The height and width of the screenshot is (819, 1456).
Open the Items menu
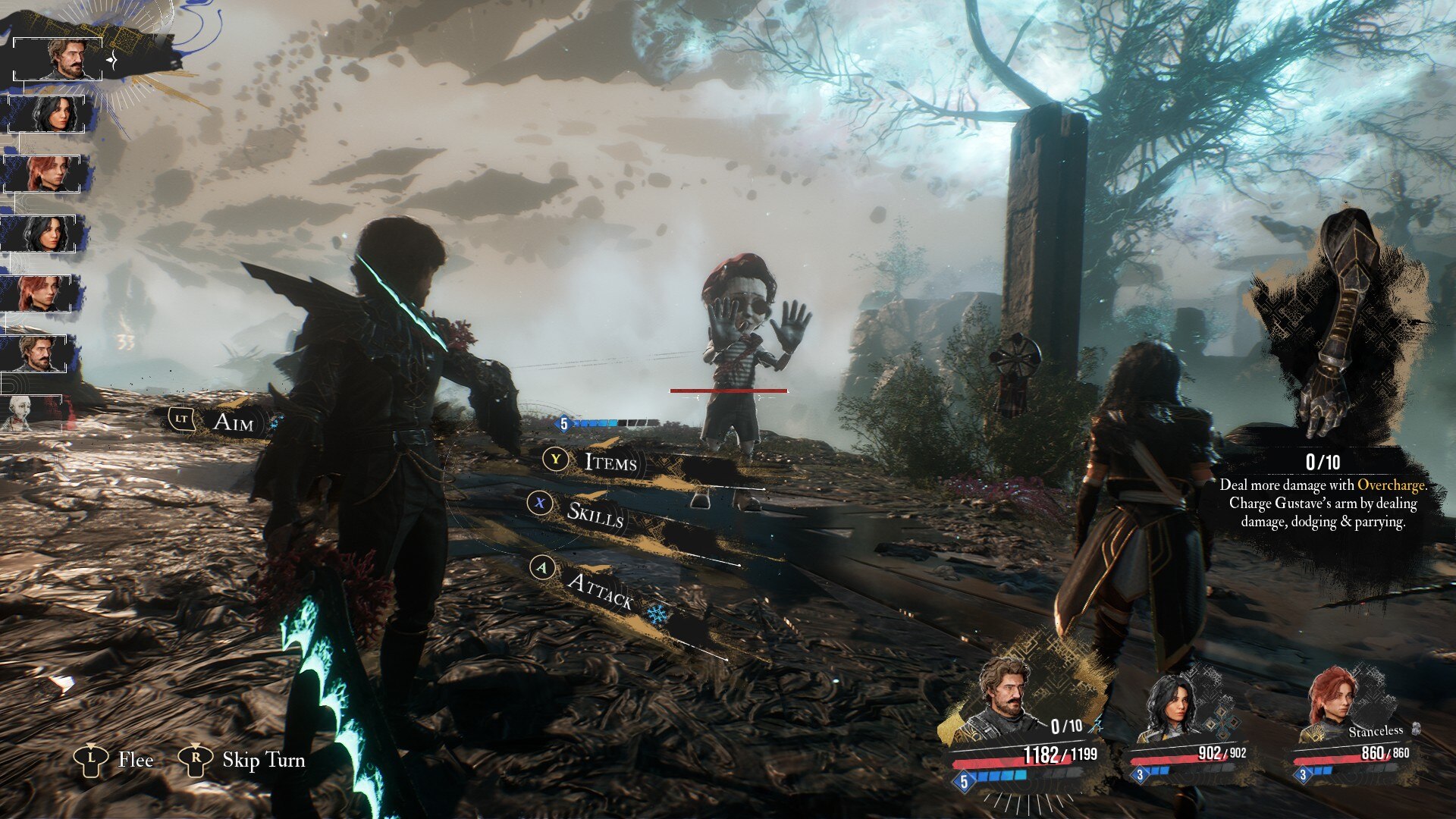pos(609,462)
